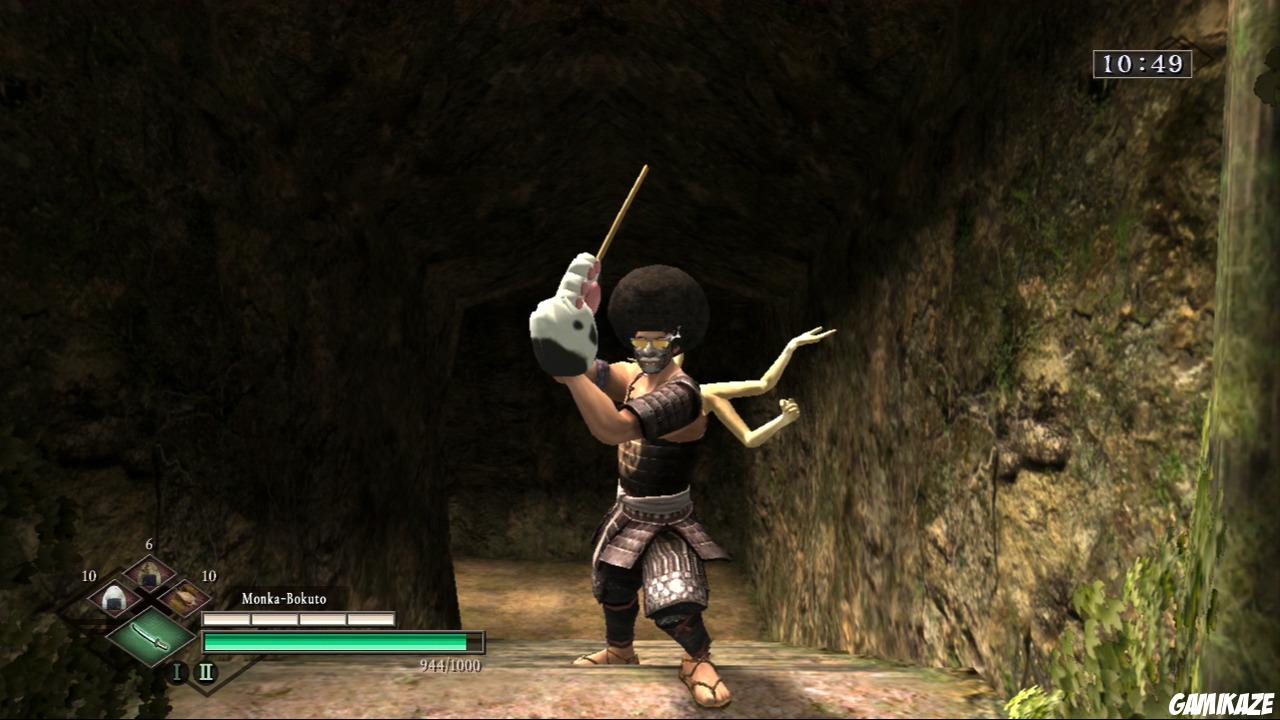Select the Monka-Bokuto weapon name tab
This screenshot has width=1280, height=720.
tap(283, 599)
